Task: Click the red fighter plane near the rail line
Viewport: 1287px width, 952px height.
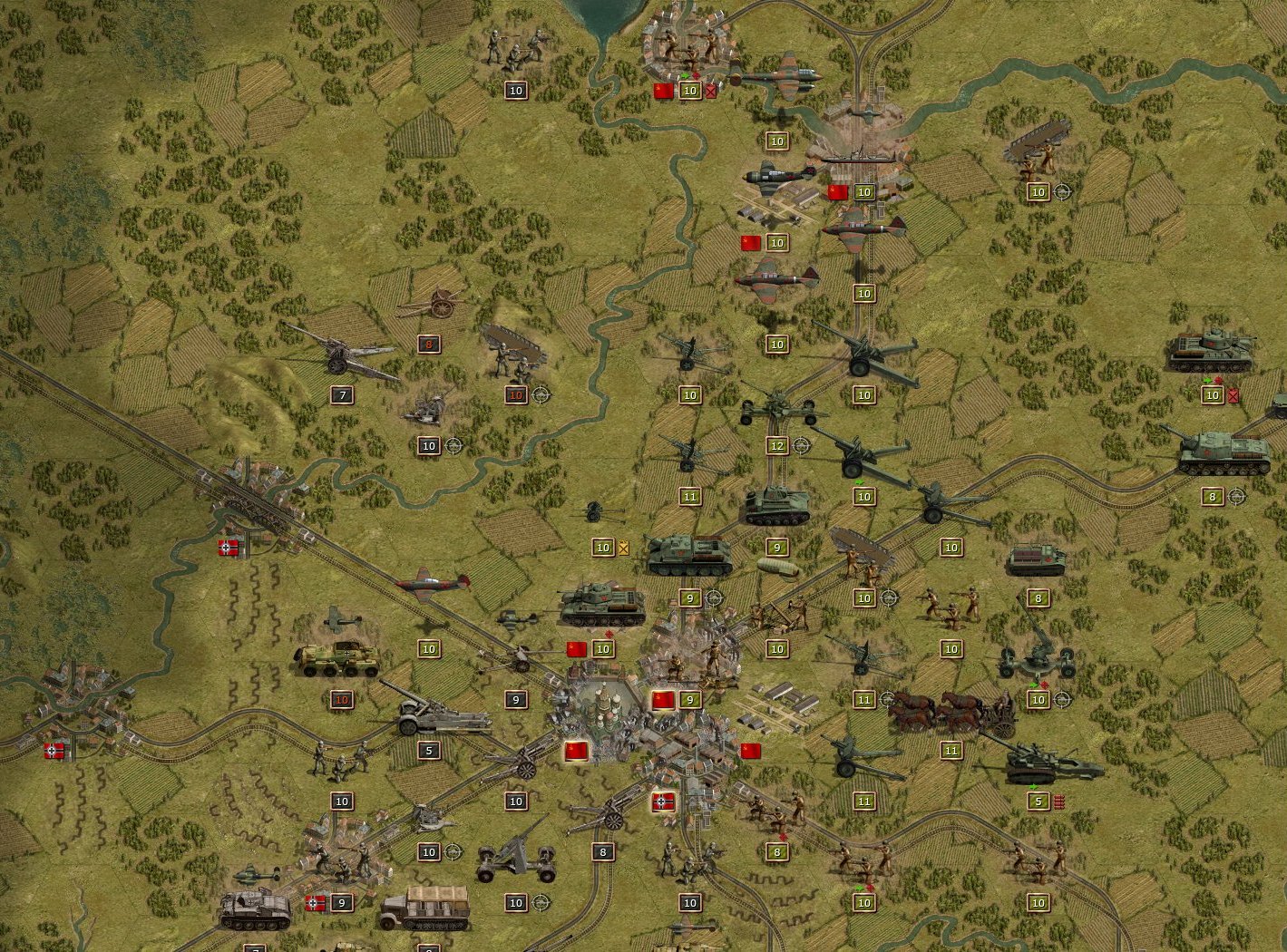Action: point(426,583)
